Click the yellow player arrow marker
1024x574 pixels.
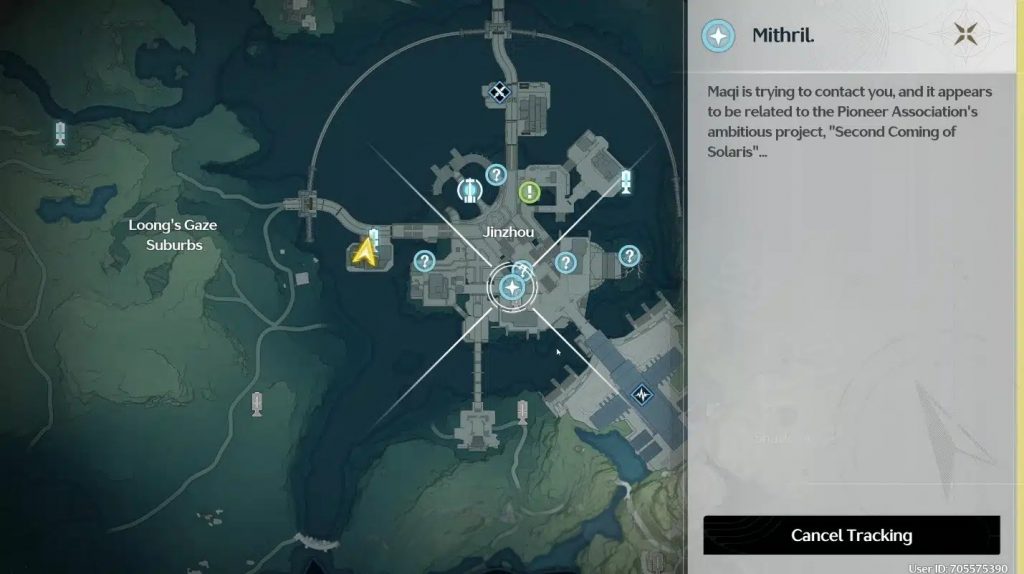pos(364,254)
